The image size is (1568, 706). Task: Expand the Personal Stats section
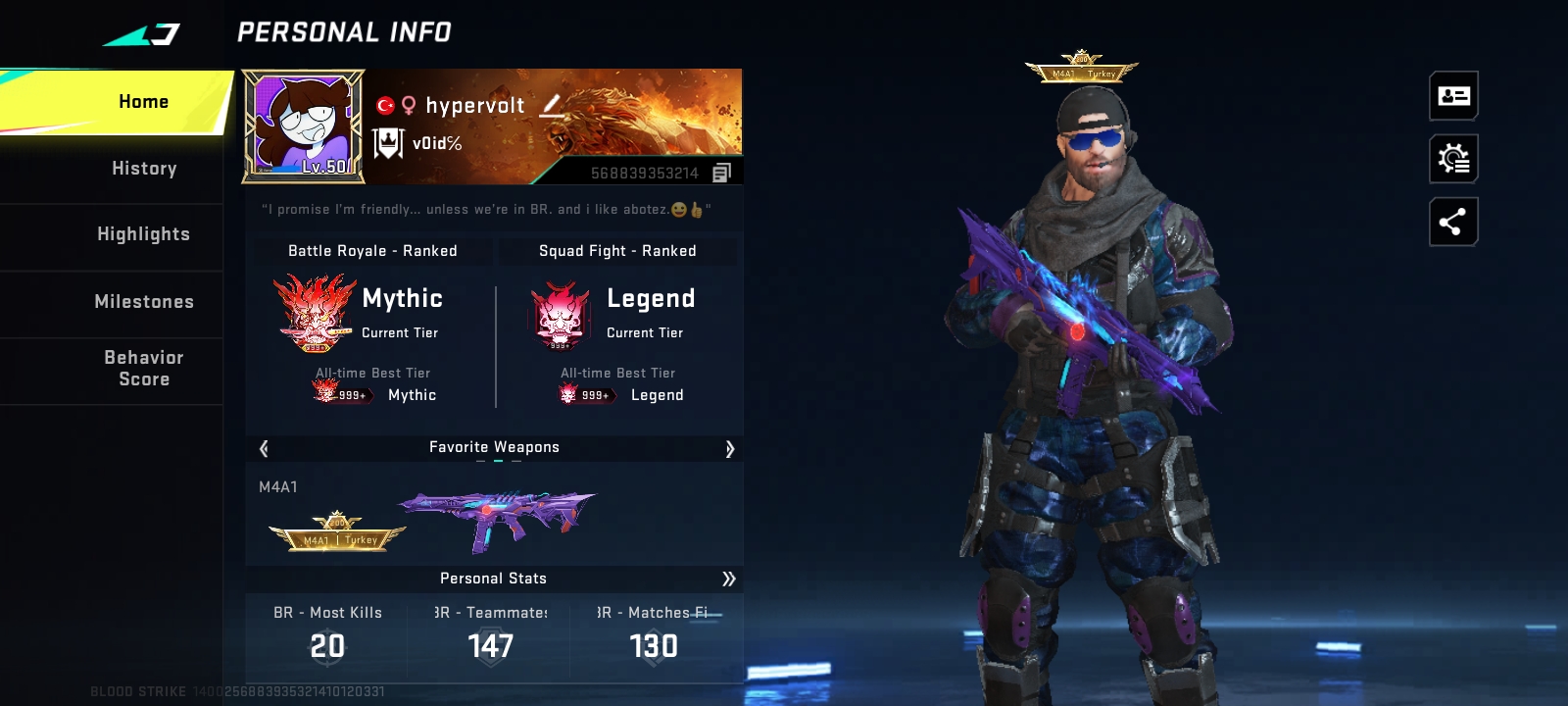click(x=728, y=579)
